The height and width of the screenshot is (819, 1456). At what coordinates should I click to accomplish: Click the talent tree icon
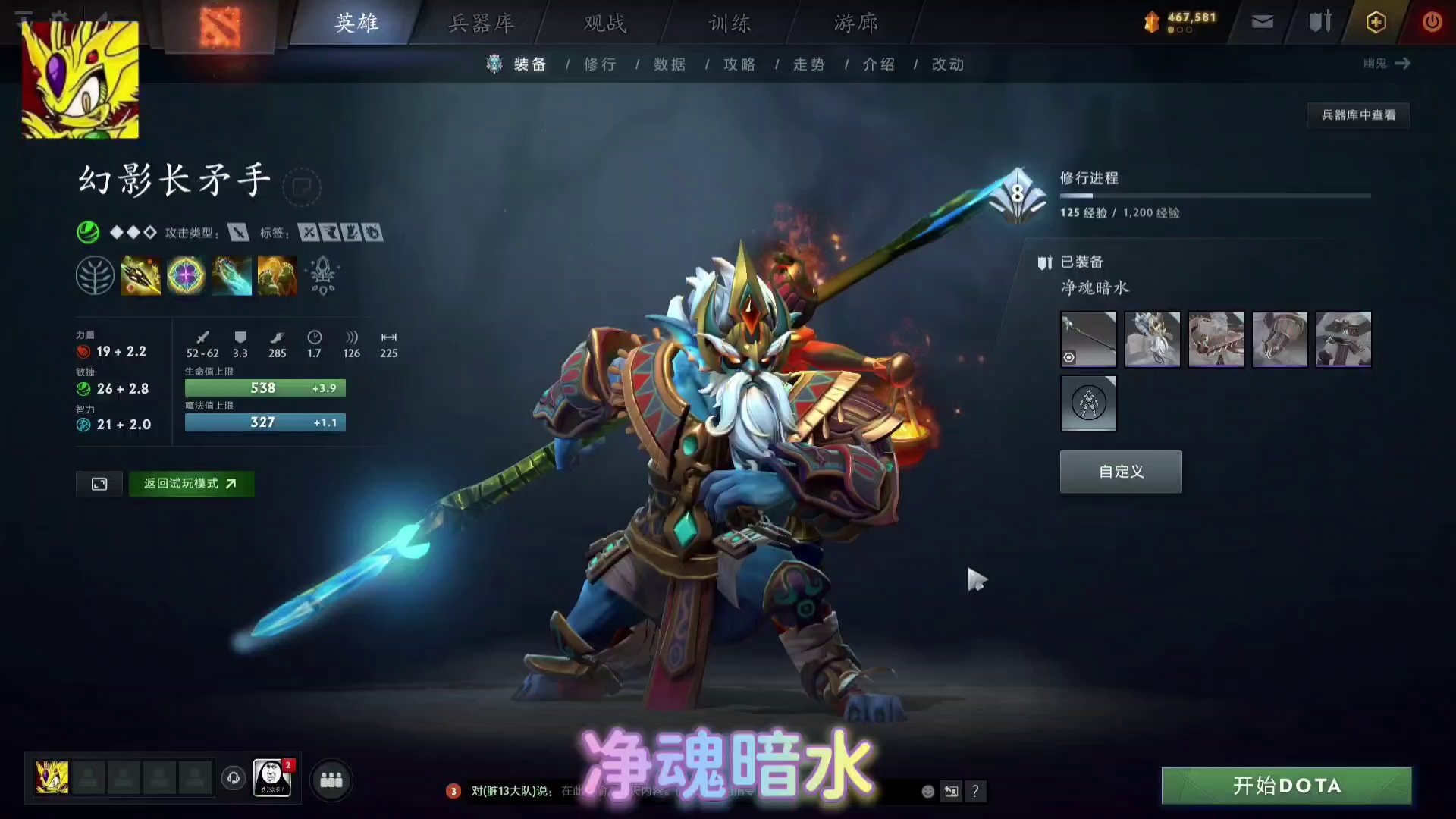96,275
